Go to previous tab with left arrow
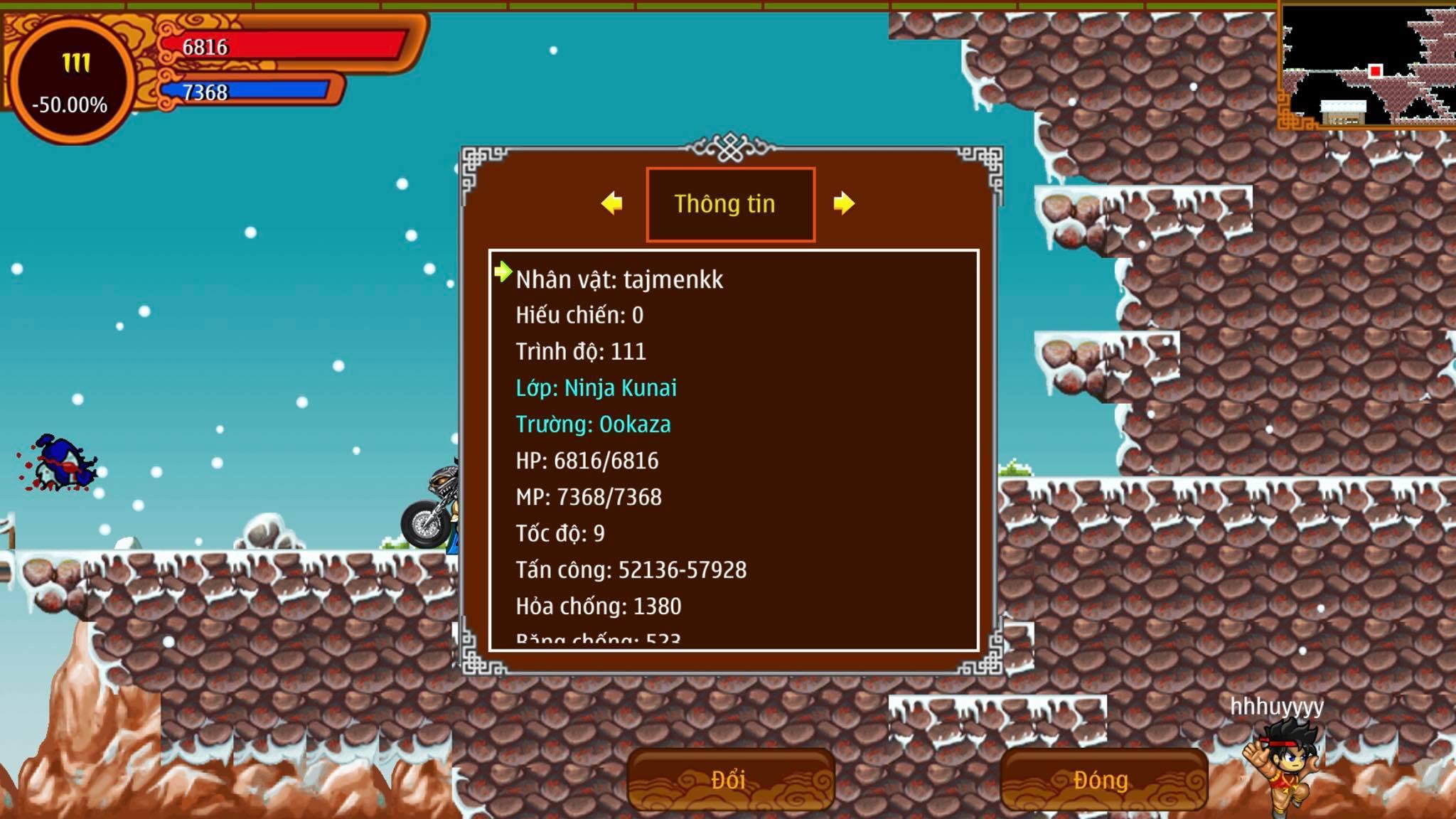1456x819 pixels. pos(611,203)
